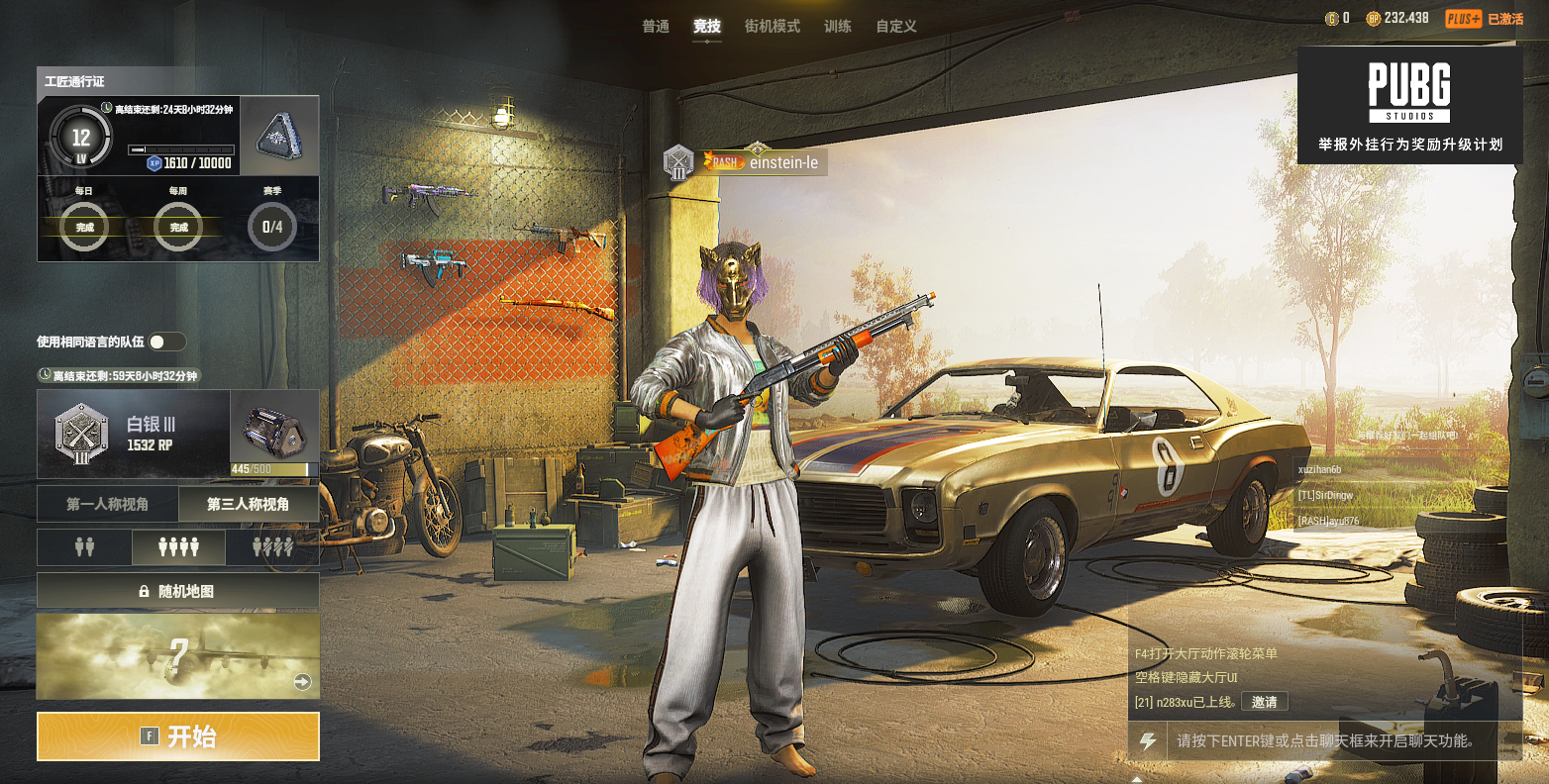The image size is (1549, 784).
Task: Open the 街机模式 arcade tab
Action: pos(772,27)
